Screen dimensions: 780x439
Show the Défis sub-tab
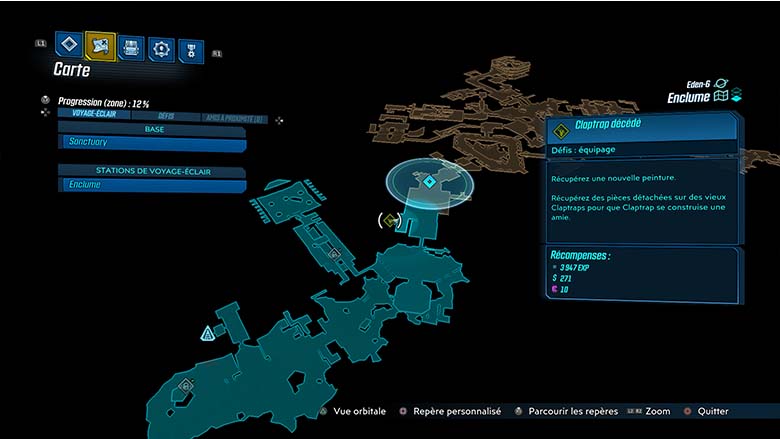click(166, 115)
